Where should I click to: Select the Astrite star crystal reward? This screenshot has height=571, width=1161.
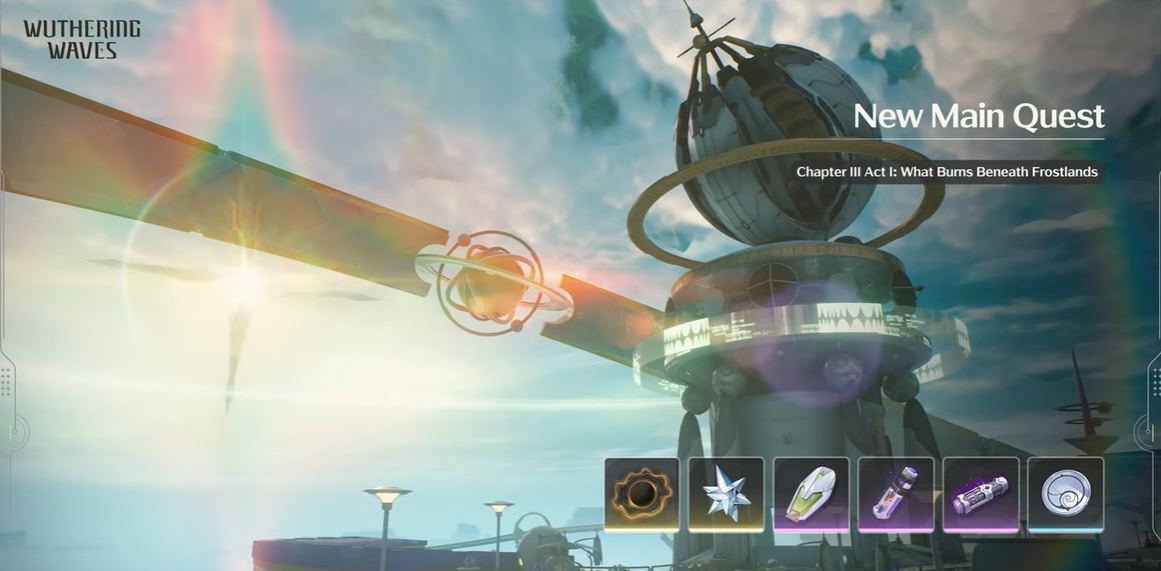tap(726, 494)
